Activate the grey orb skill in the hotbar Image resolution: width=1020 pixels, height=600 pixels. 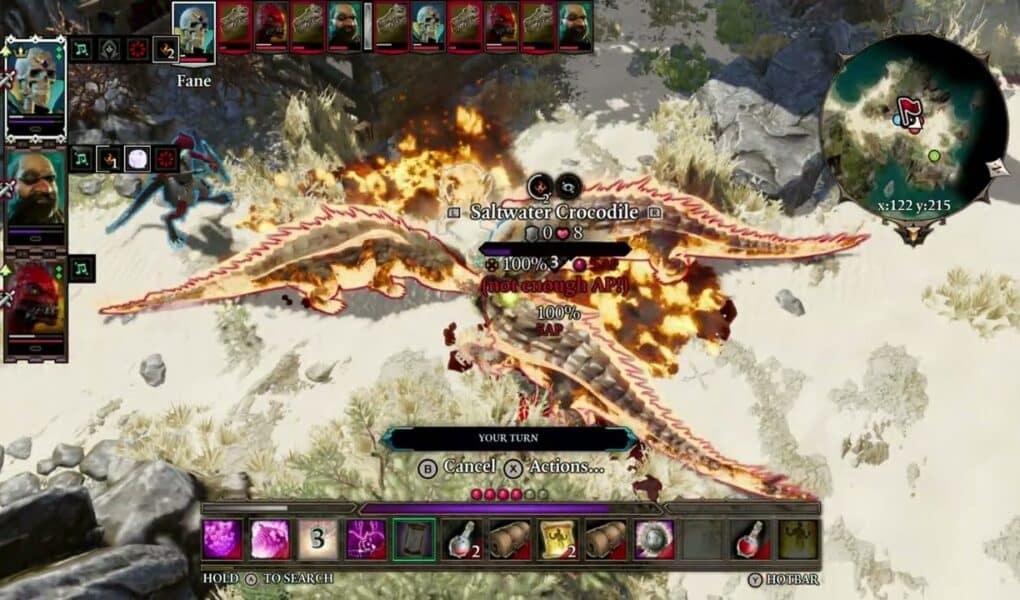[654, 539]
